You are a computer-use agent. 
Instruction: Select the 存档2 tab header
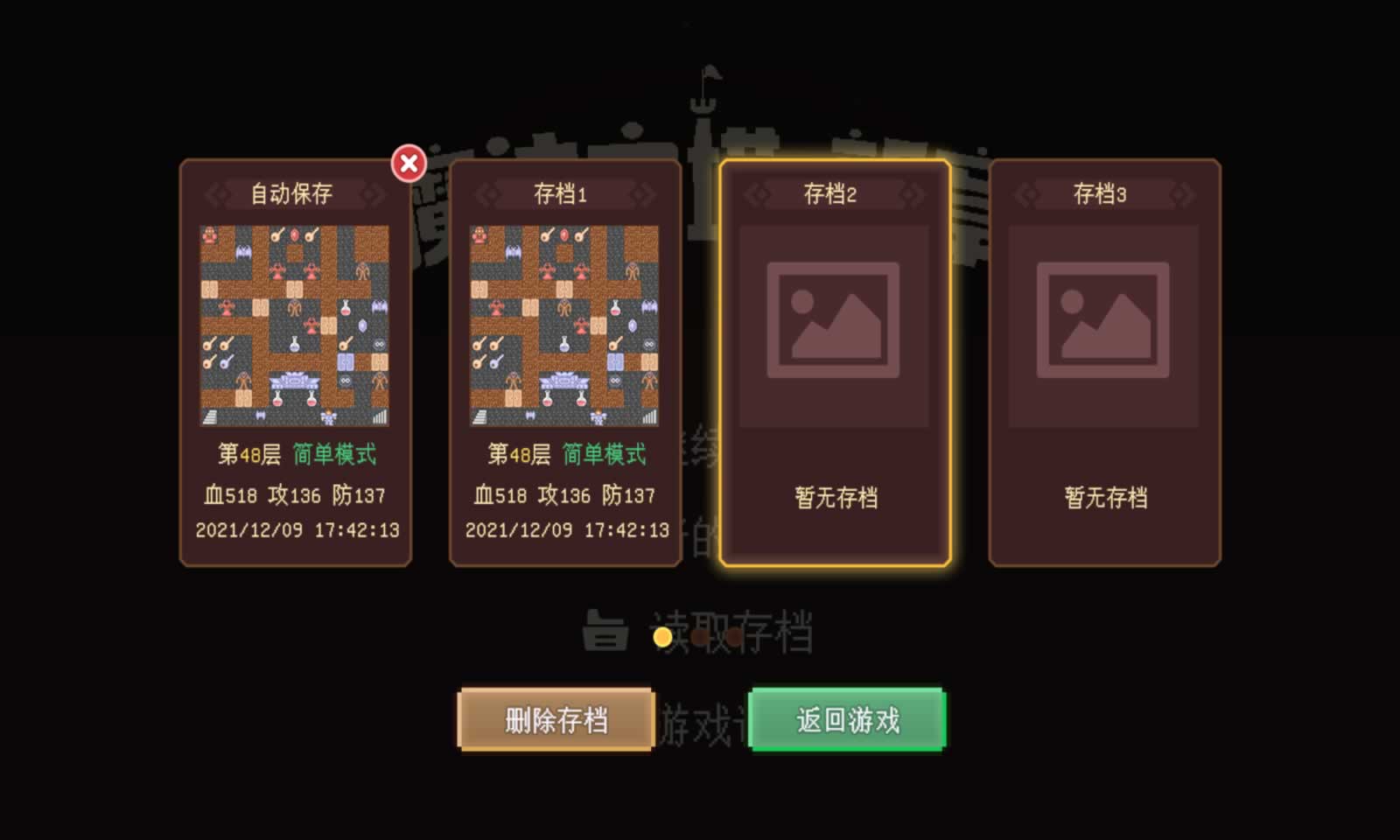834,194
